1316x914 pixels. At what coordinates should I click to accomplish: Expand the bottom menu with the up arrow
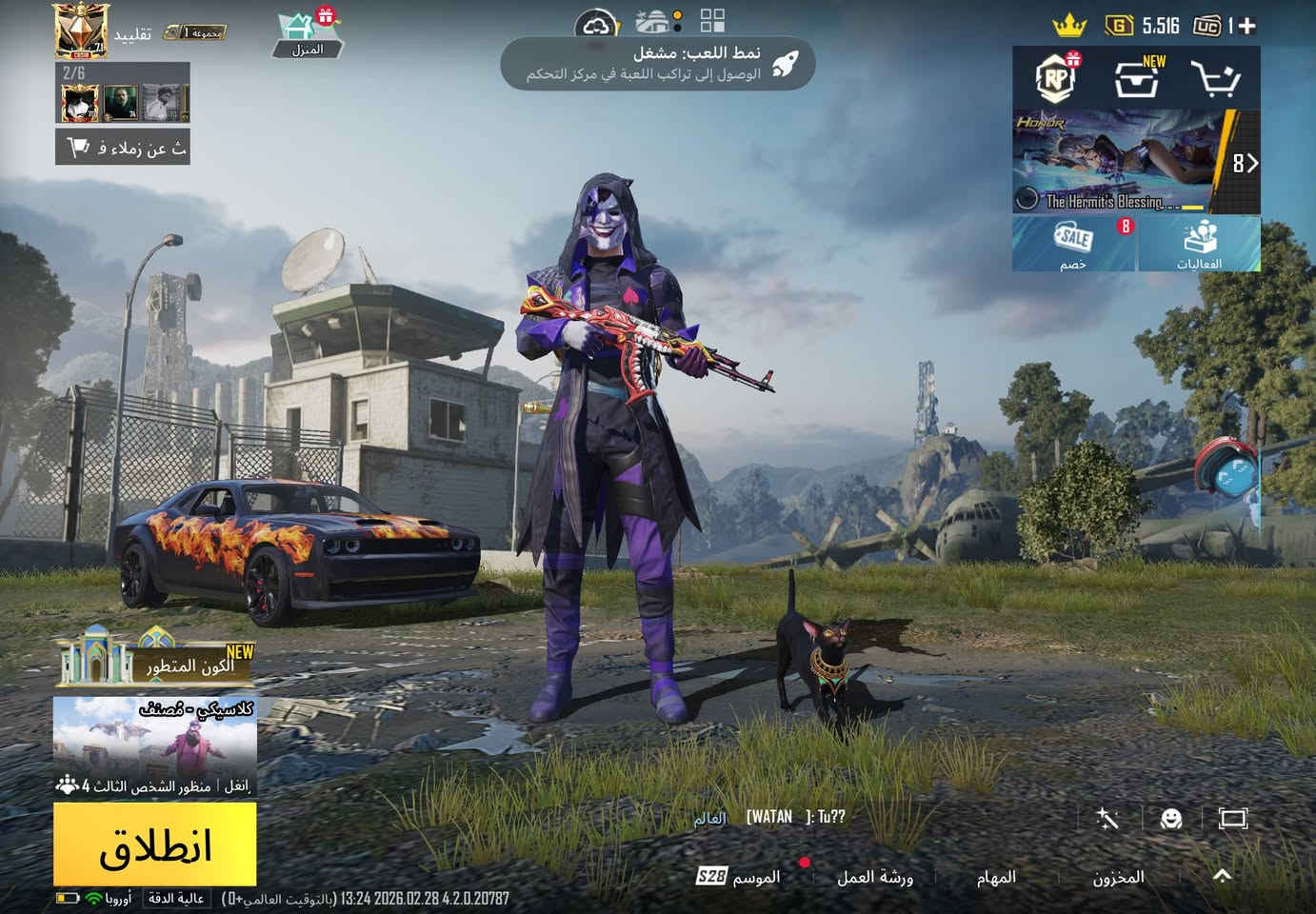tap(1223, 876)
